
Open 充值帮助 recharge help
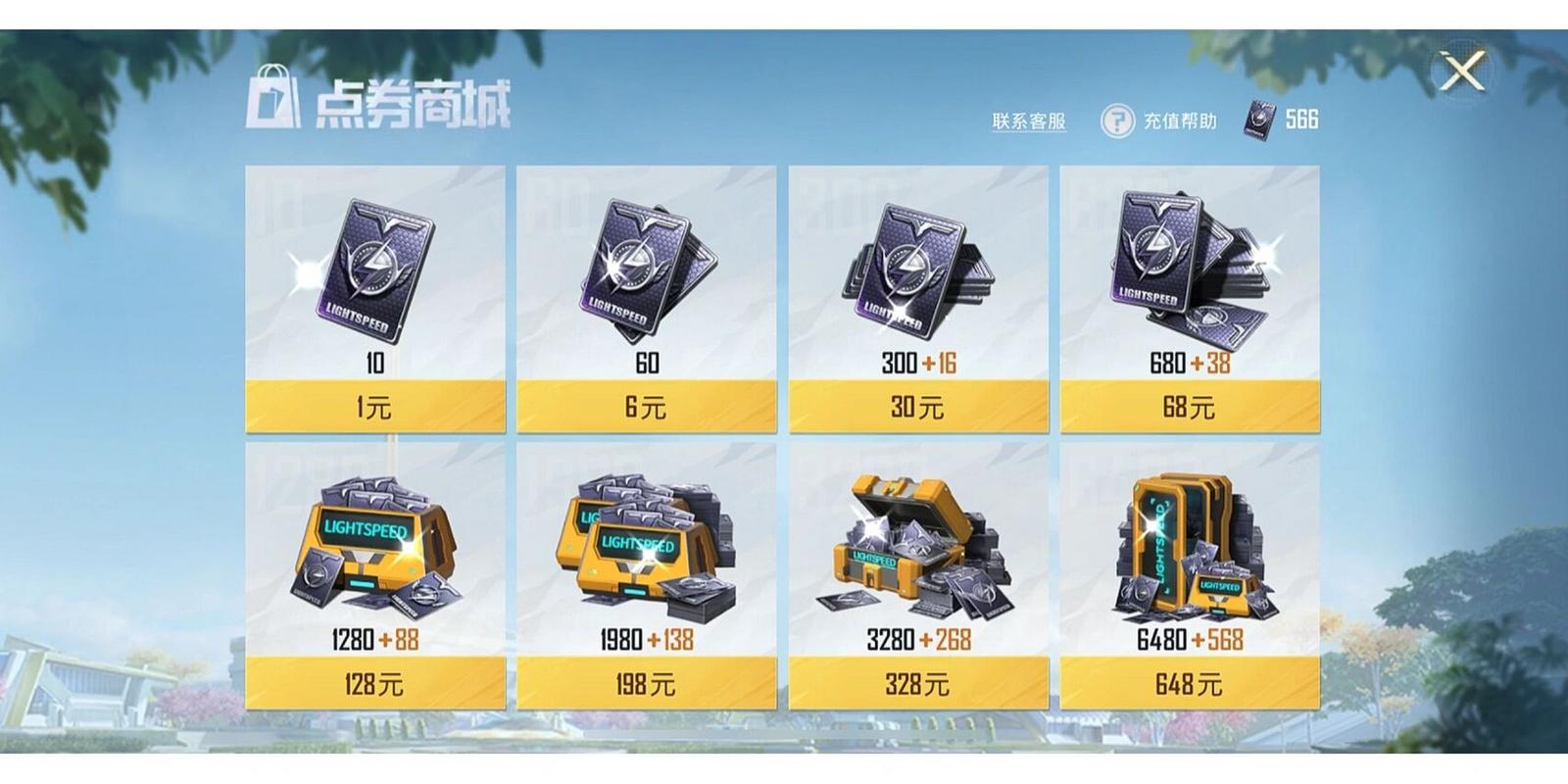point(1159,122)
